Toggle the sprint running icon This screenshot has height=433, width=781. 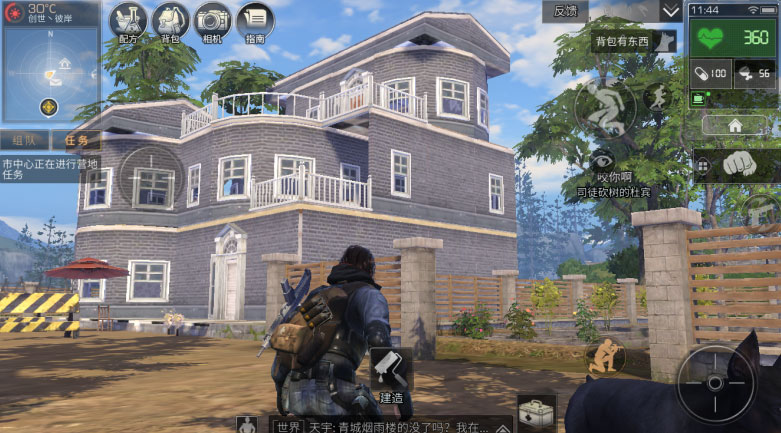pos(657,97)
